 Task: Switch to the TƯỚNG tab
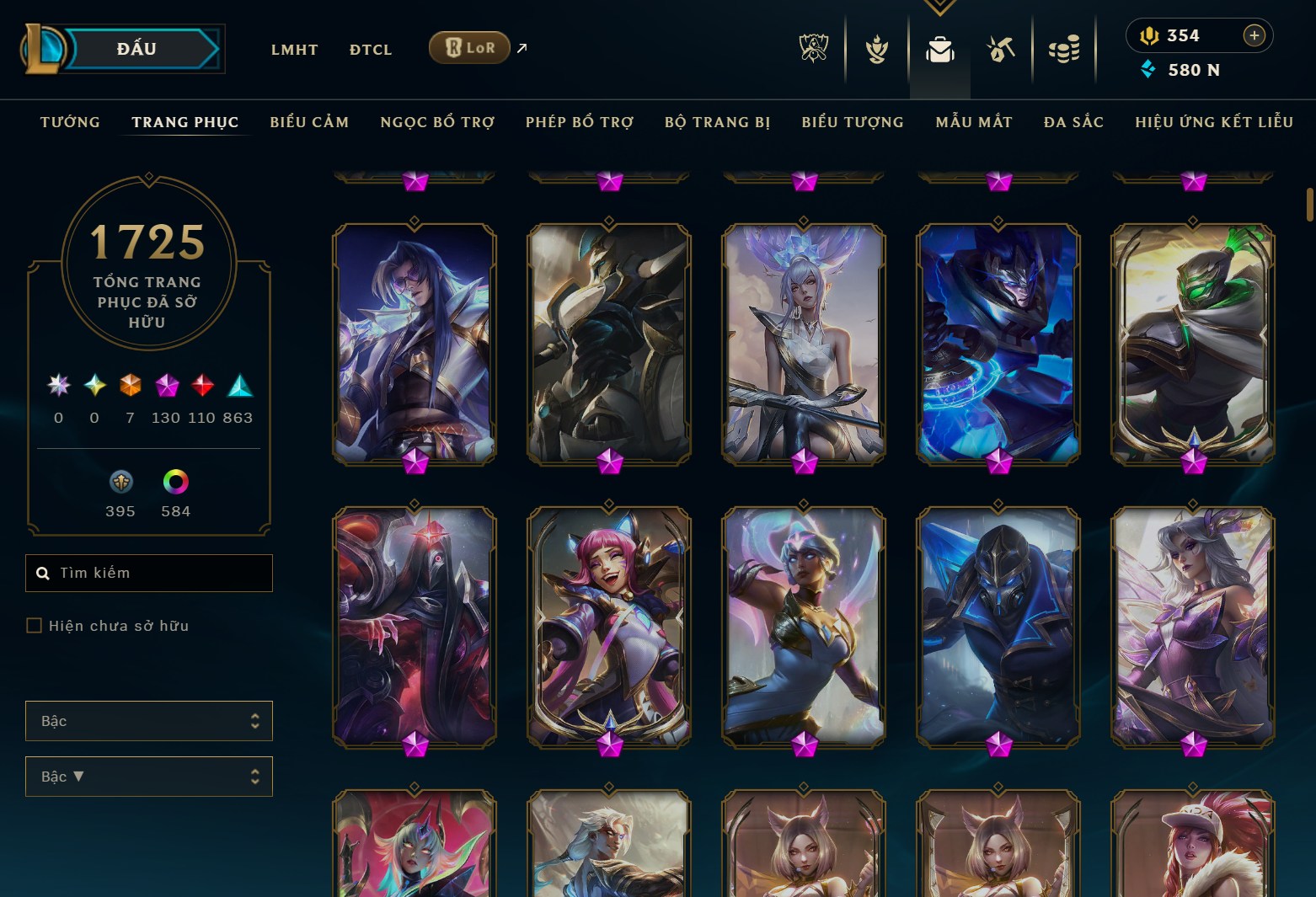[70, 122]
